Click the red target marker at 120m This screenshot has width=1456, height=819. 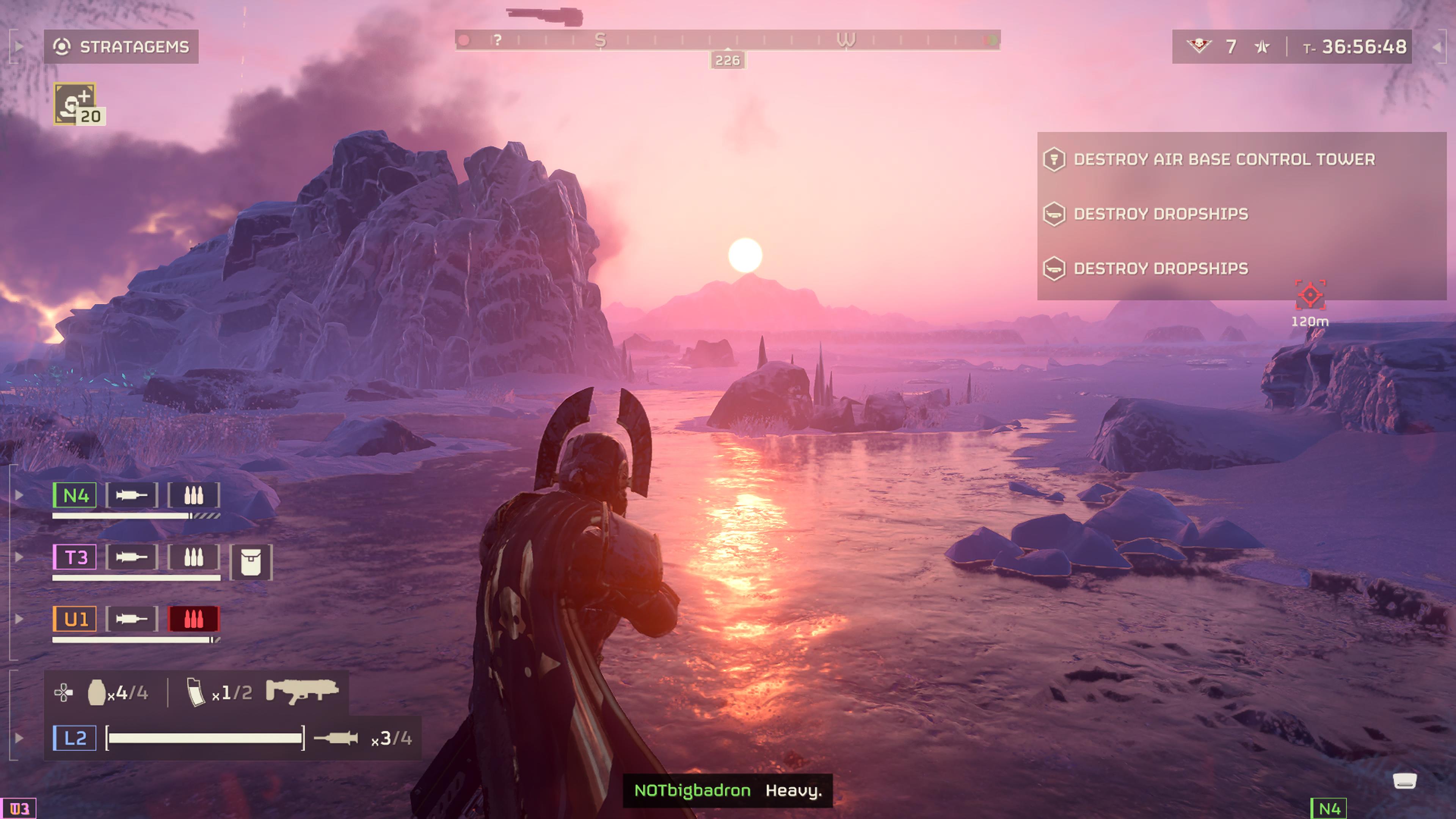pos(1310,295)
